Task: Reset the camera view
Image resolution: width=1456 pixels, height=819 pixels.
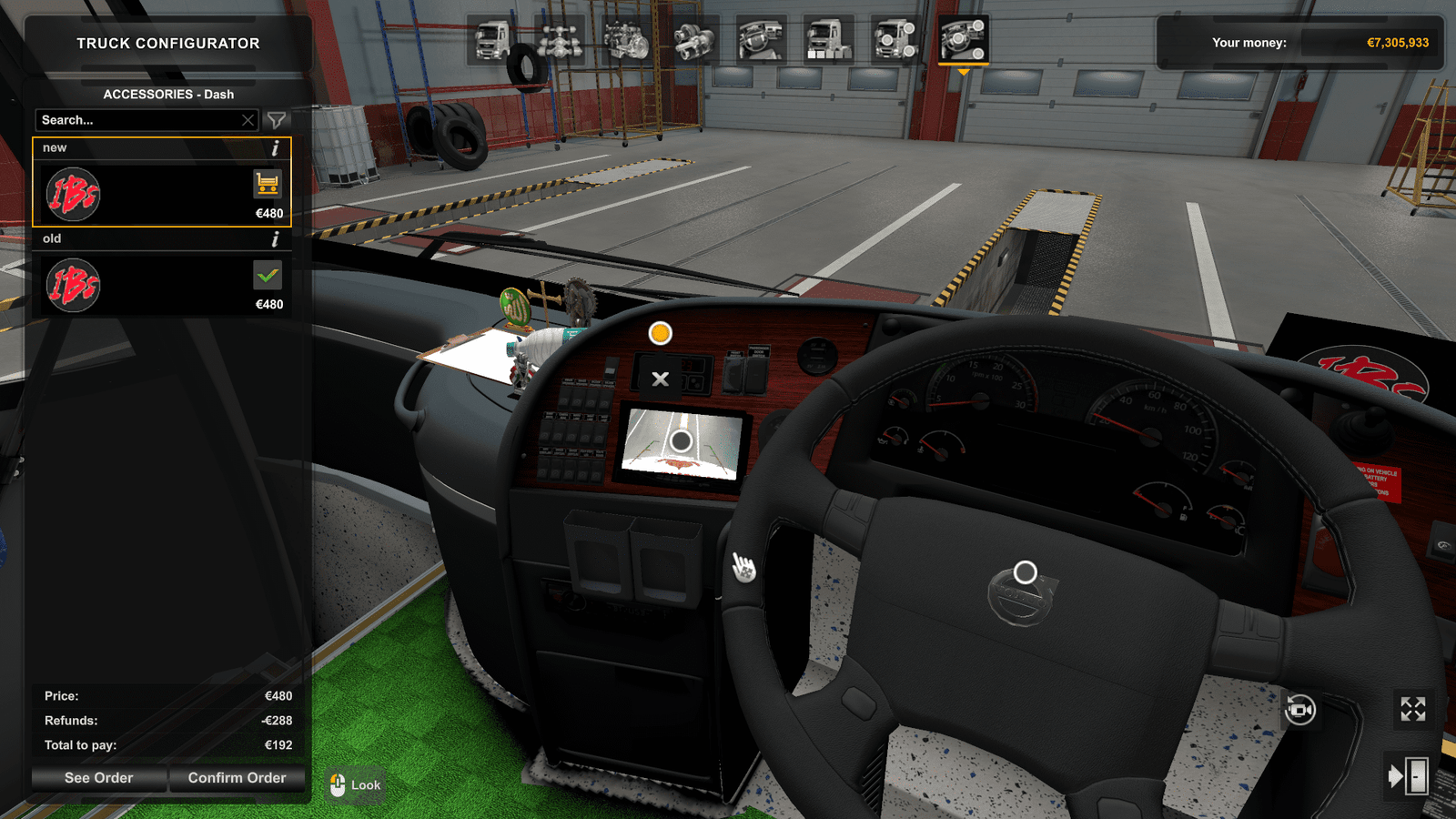Action: (1300, 709)
